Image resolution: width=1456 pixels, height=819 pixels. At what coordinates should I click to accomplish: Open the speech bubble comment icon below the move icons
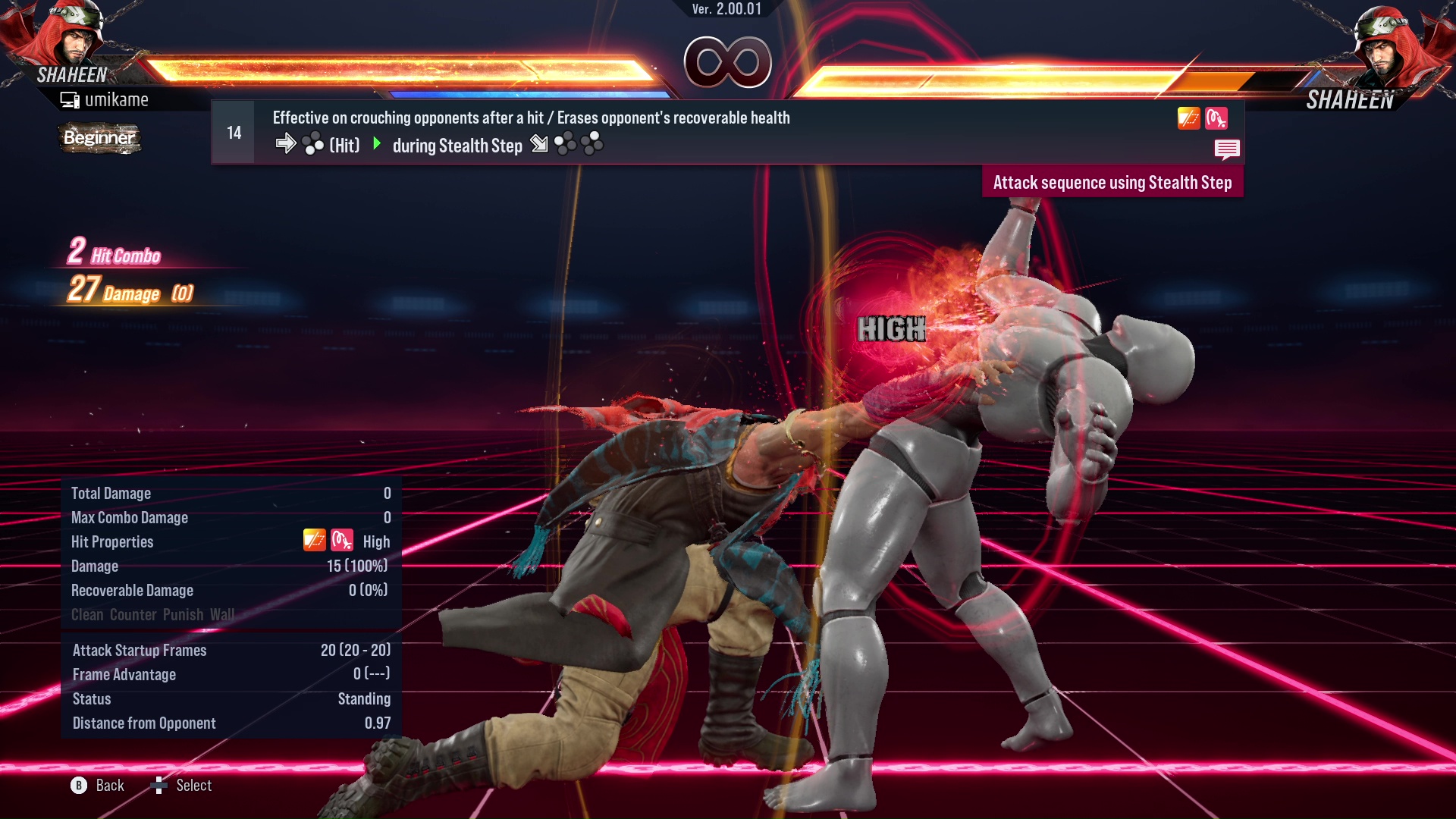click(x=1227, y=149)
